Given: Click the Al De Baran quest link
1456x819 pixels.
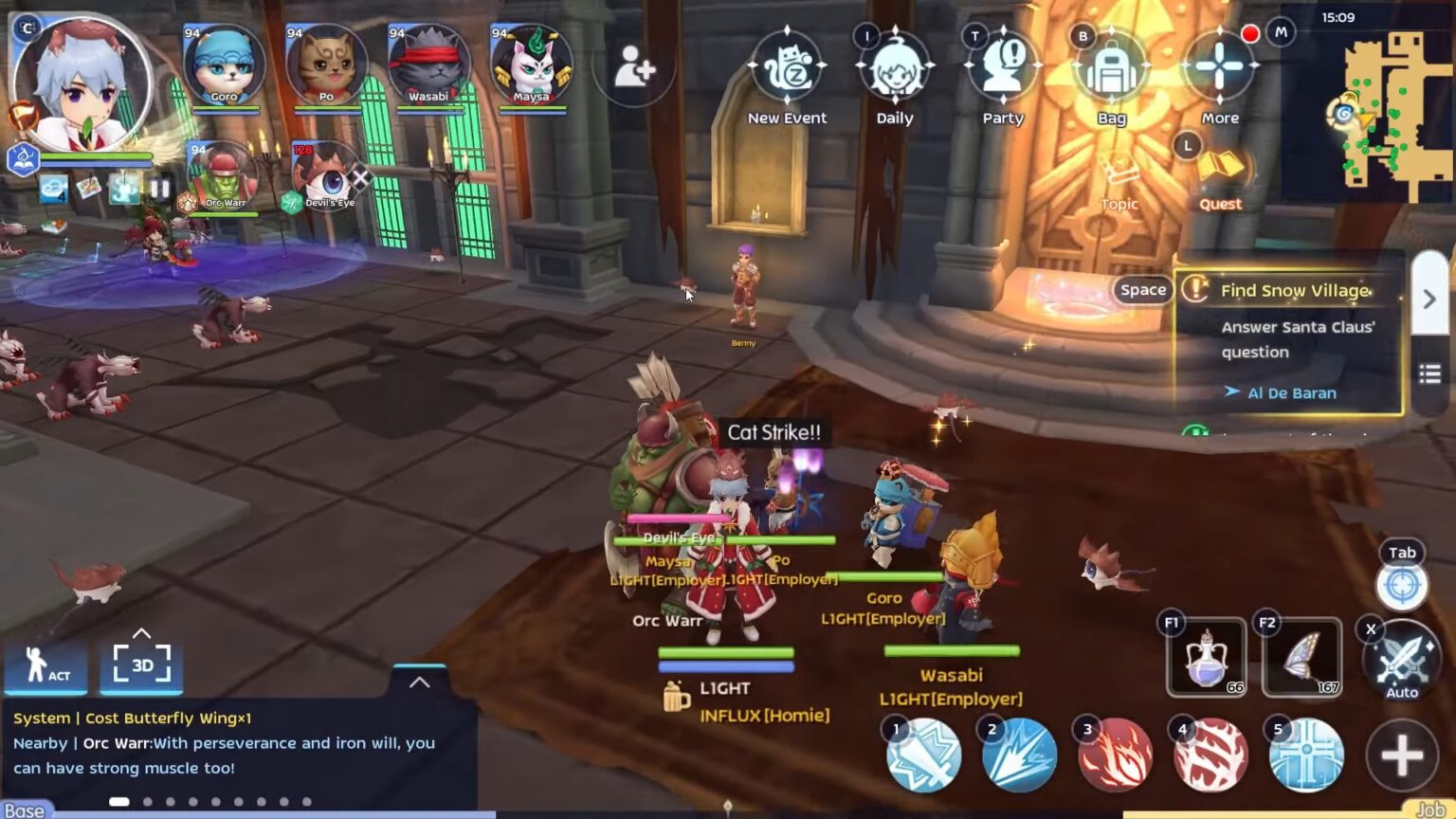Looking at the screenshot, I should pyautogui.click(x=1290, y=392).
